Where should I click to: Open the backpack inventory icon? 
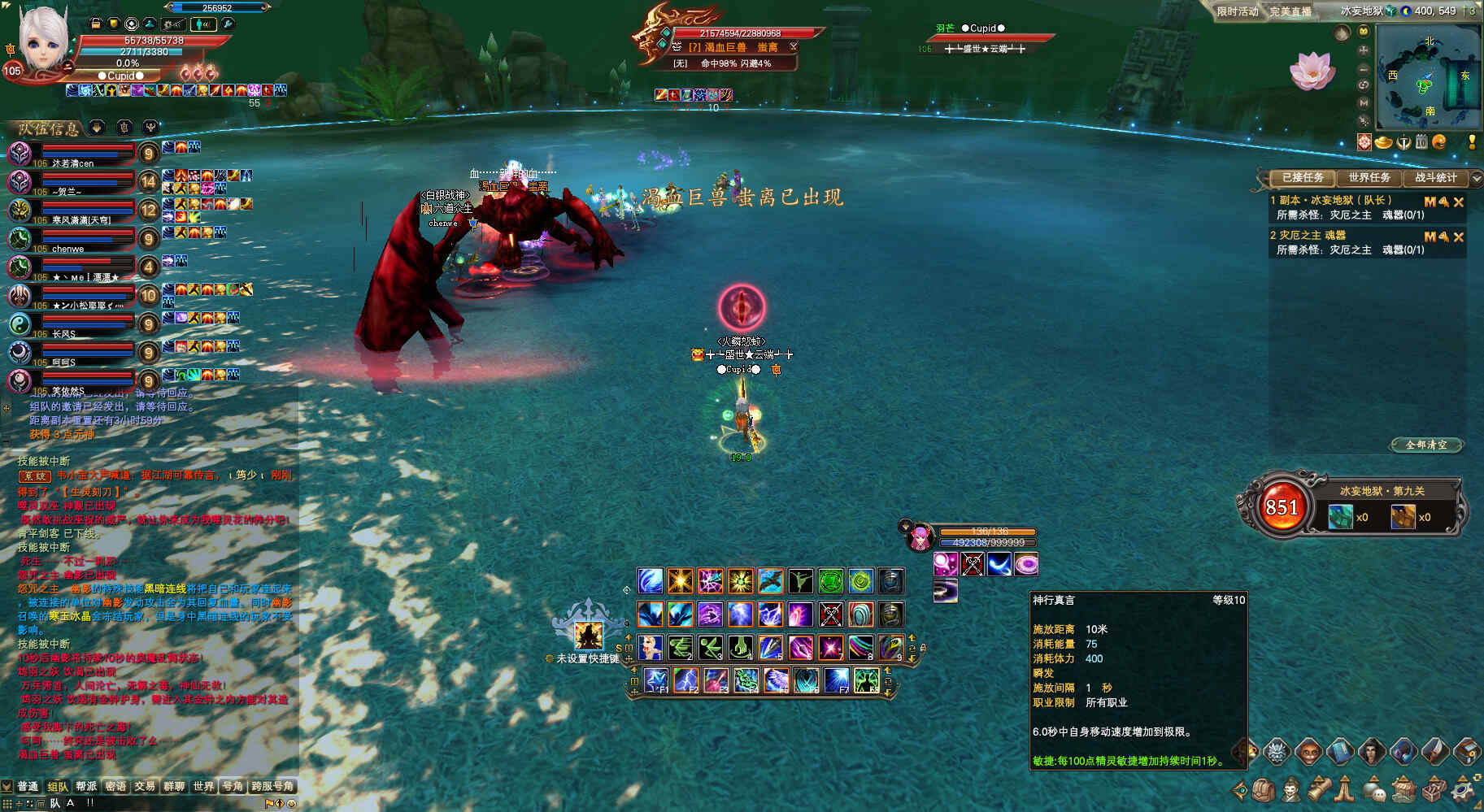click(x=1263, y=789)
